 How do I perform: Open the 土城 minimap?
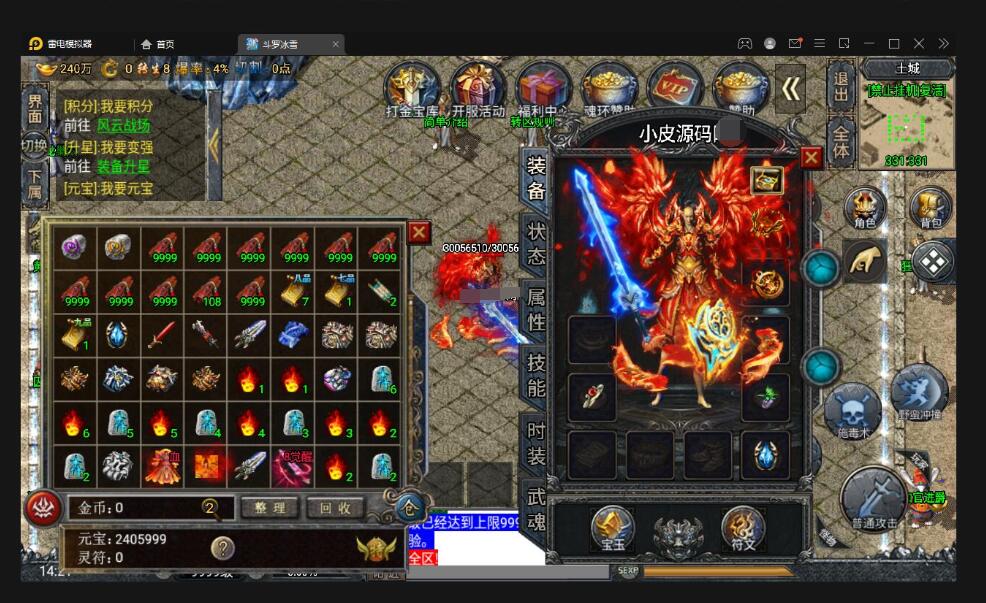[907, 121]
